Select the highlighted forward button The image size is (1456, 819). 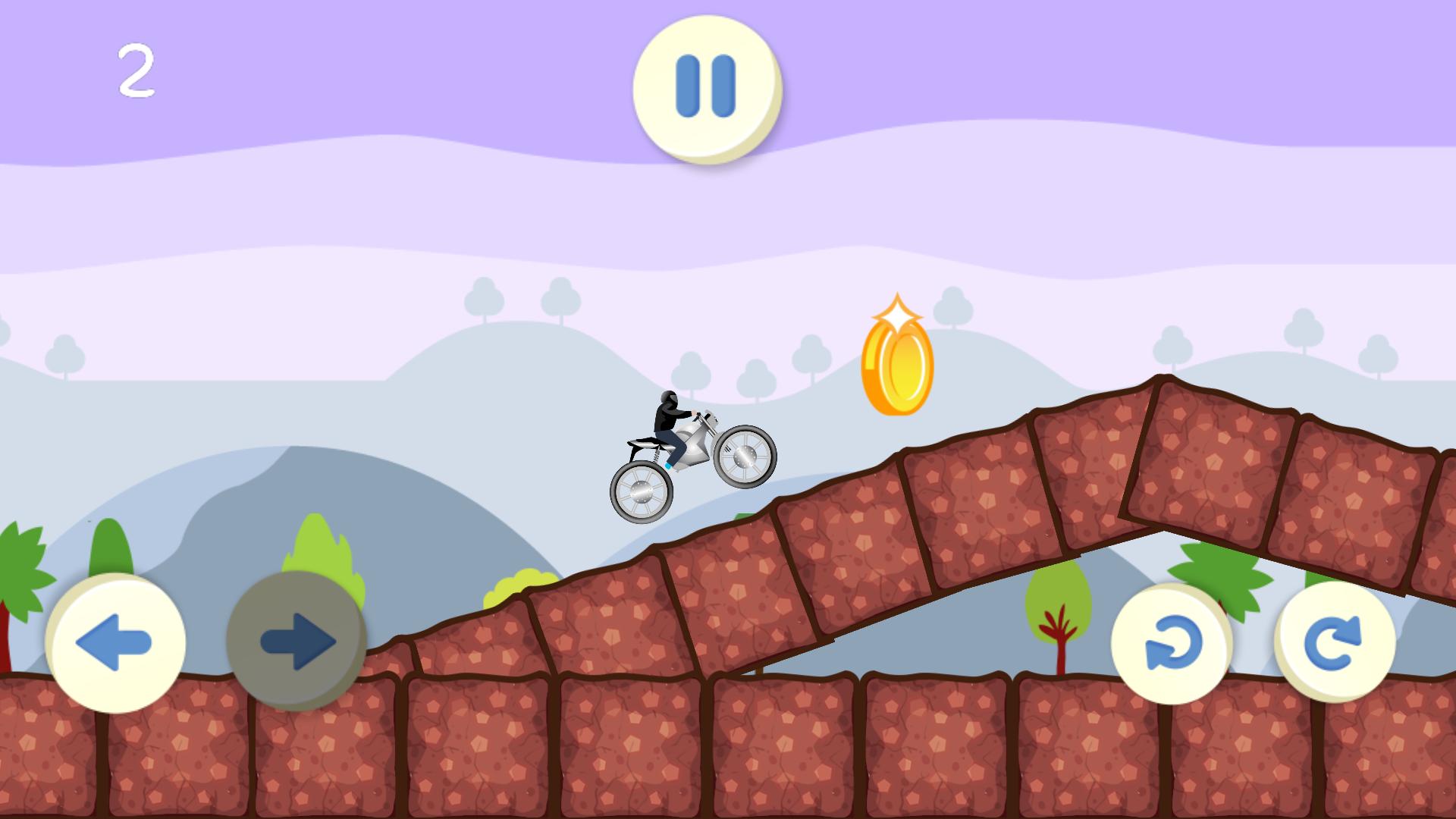click(296, 641)
